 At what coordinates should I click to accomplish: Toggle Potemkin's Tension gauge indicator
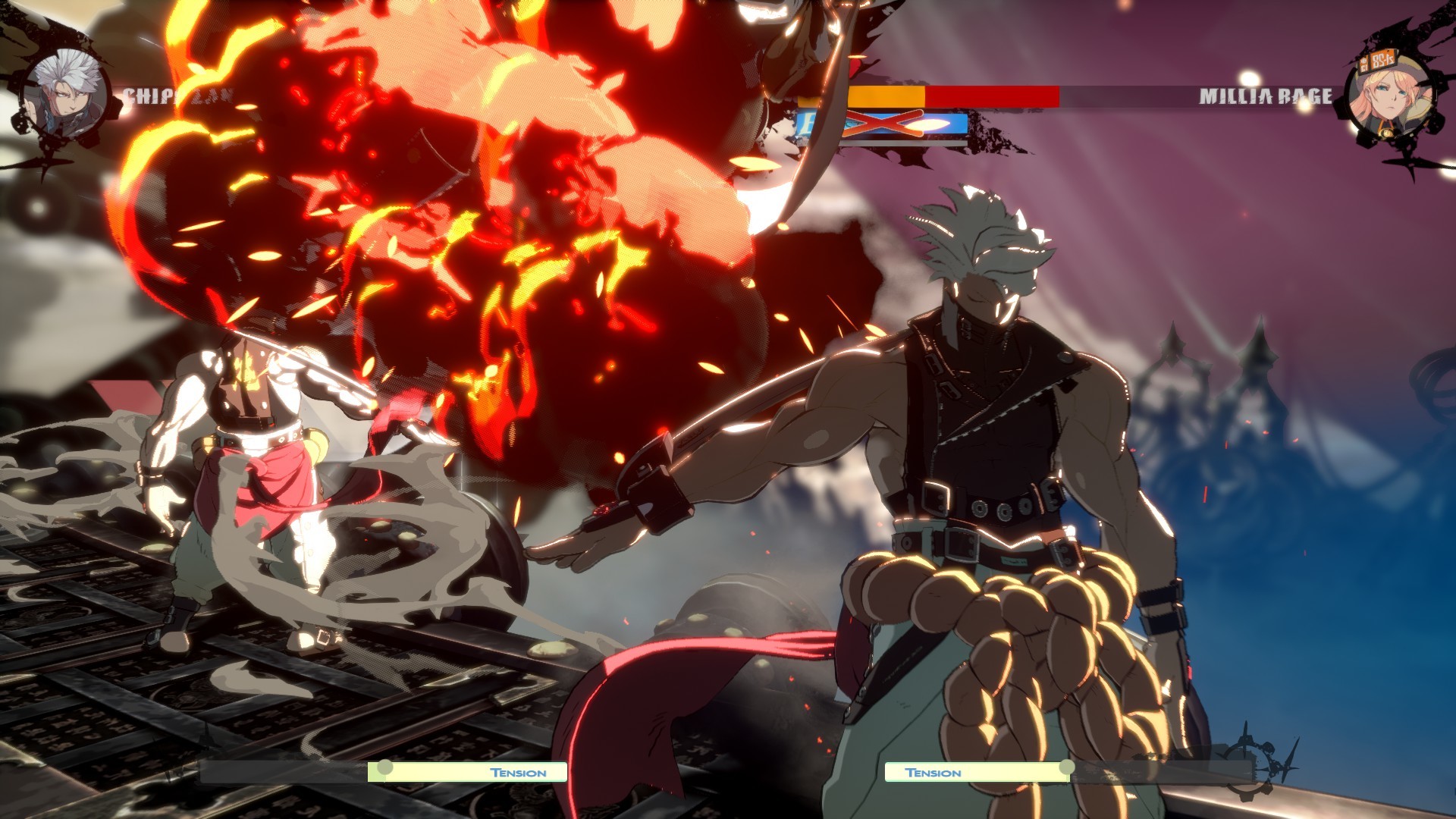(978, 772)
